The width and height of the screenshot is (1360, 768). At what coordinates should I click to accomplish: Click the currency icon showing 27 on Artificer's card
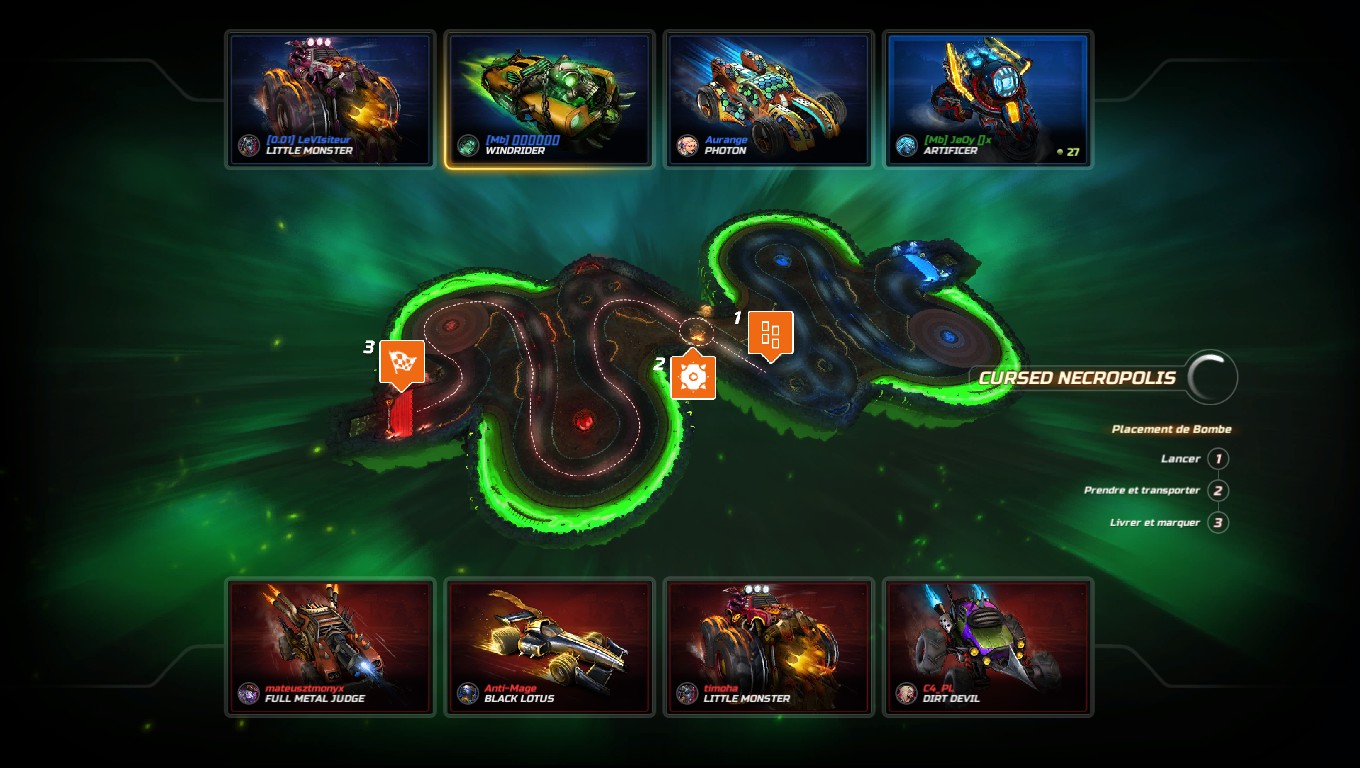coord(1059,150)
